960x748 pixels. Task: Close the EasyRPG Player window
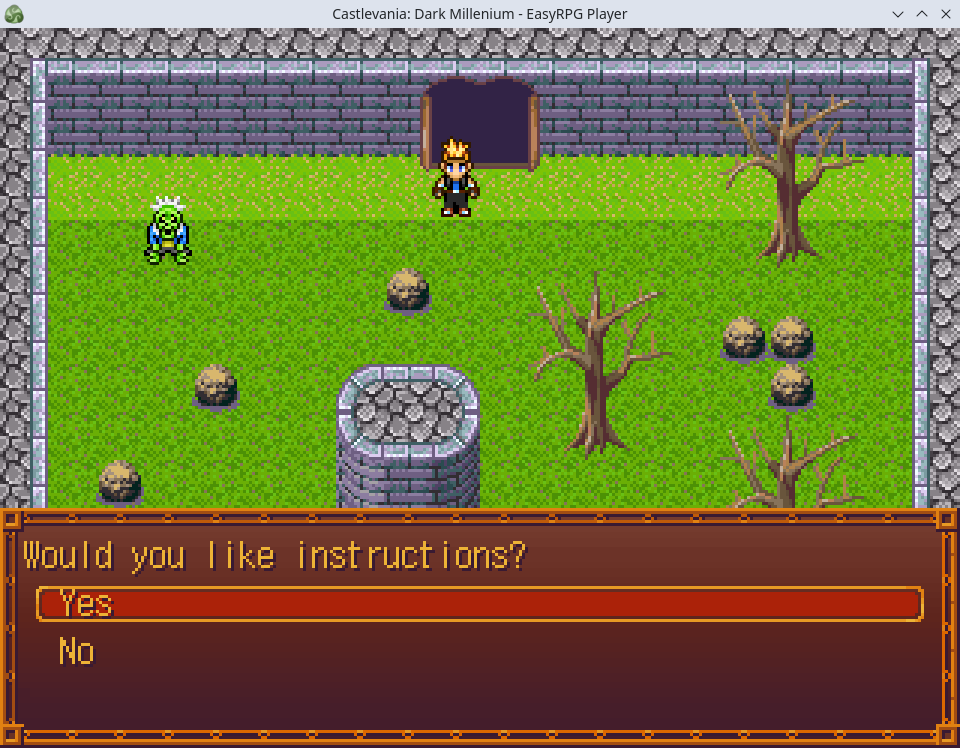pyautogui.click(x=944, y=14)
